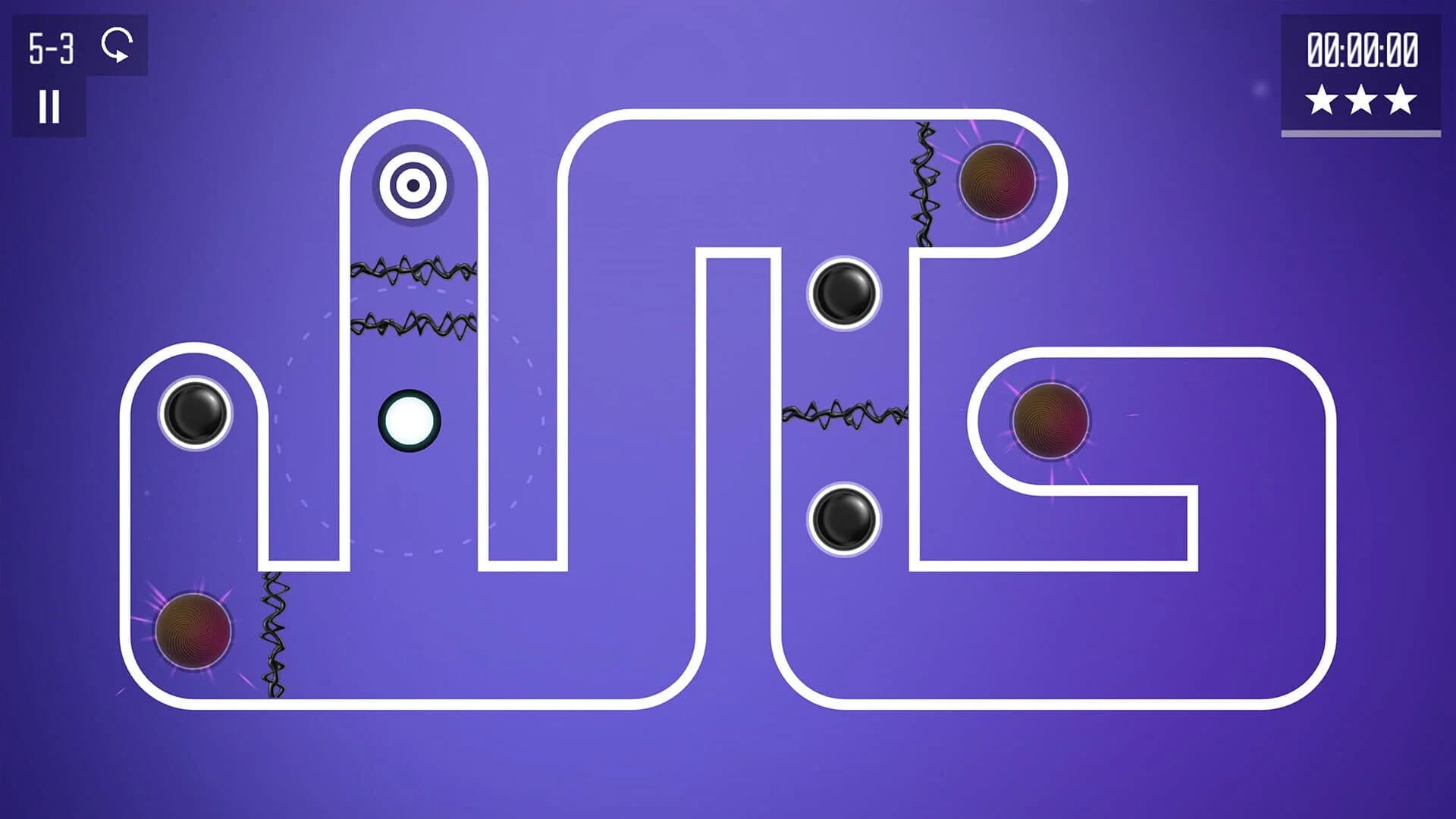This screenshot has height=819, width=1456.
Task: Click the timer showing 00:00:00
Action: (1361, 49)
